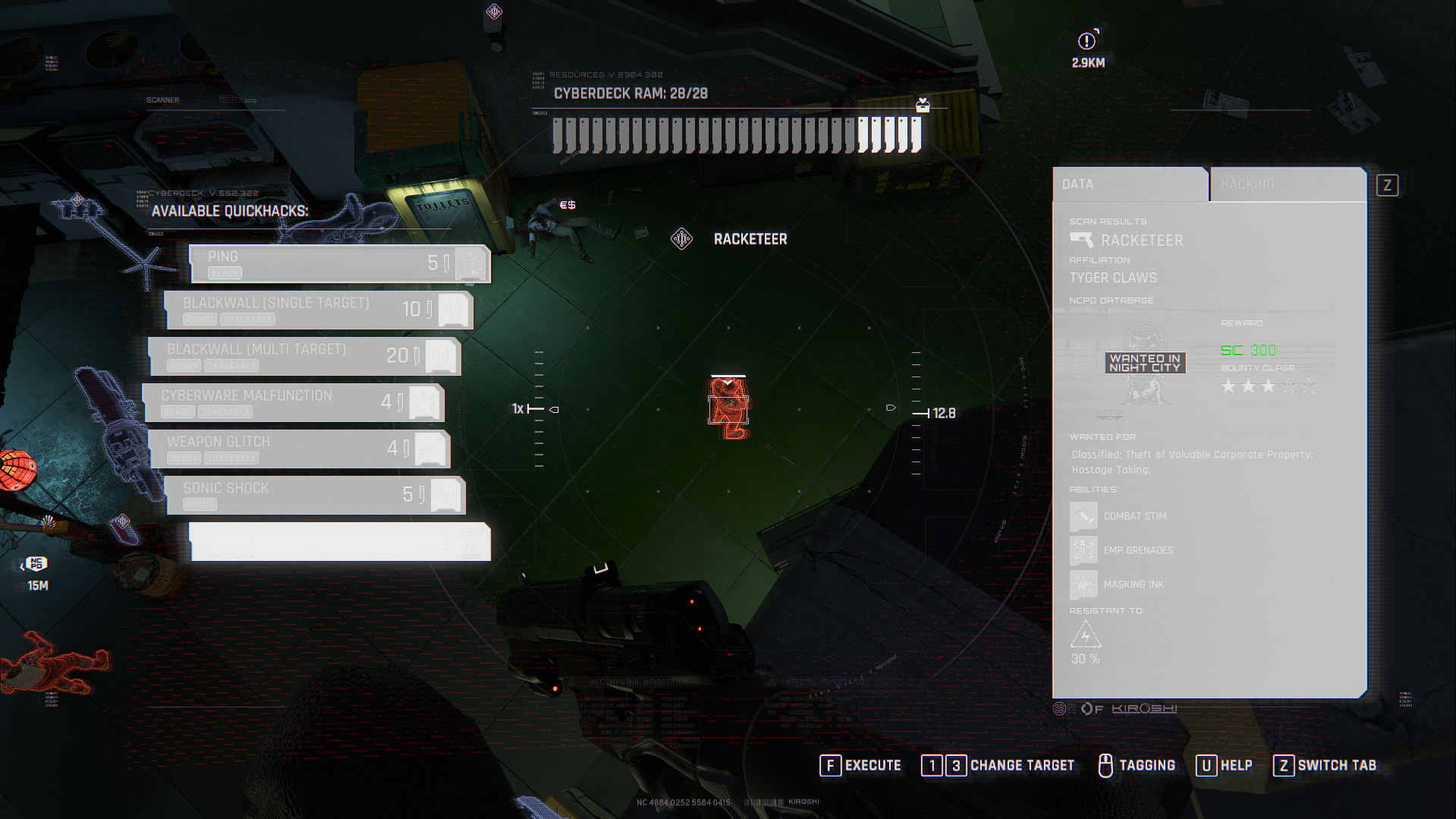1456x819 pixels.
Task: Pick the Cyberware Malfunction quickhack
Action: point(294,402)
